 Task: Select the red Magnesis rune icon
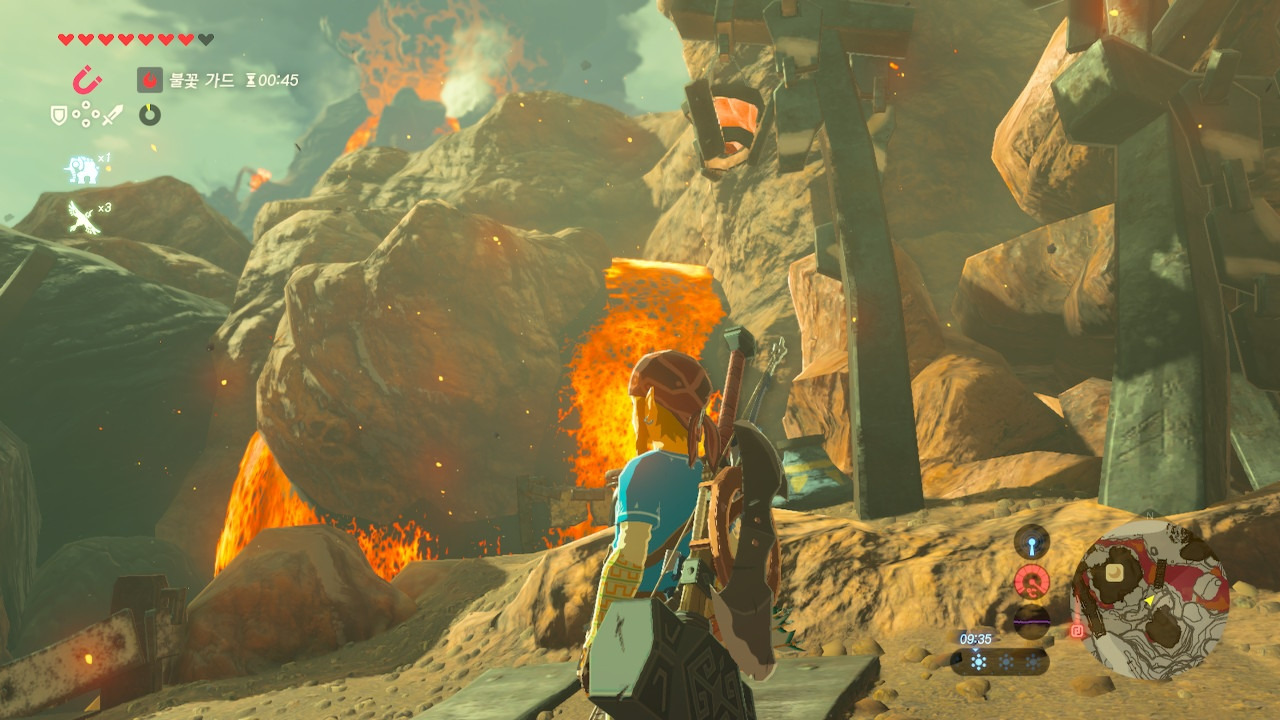(87, 80)
